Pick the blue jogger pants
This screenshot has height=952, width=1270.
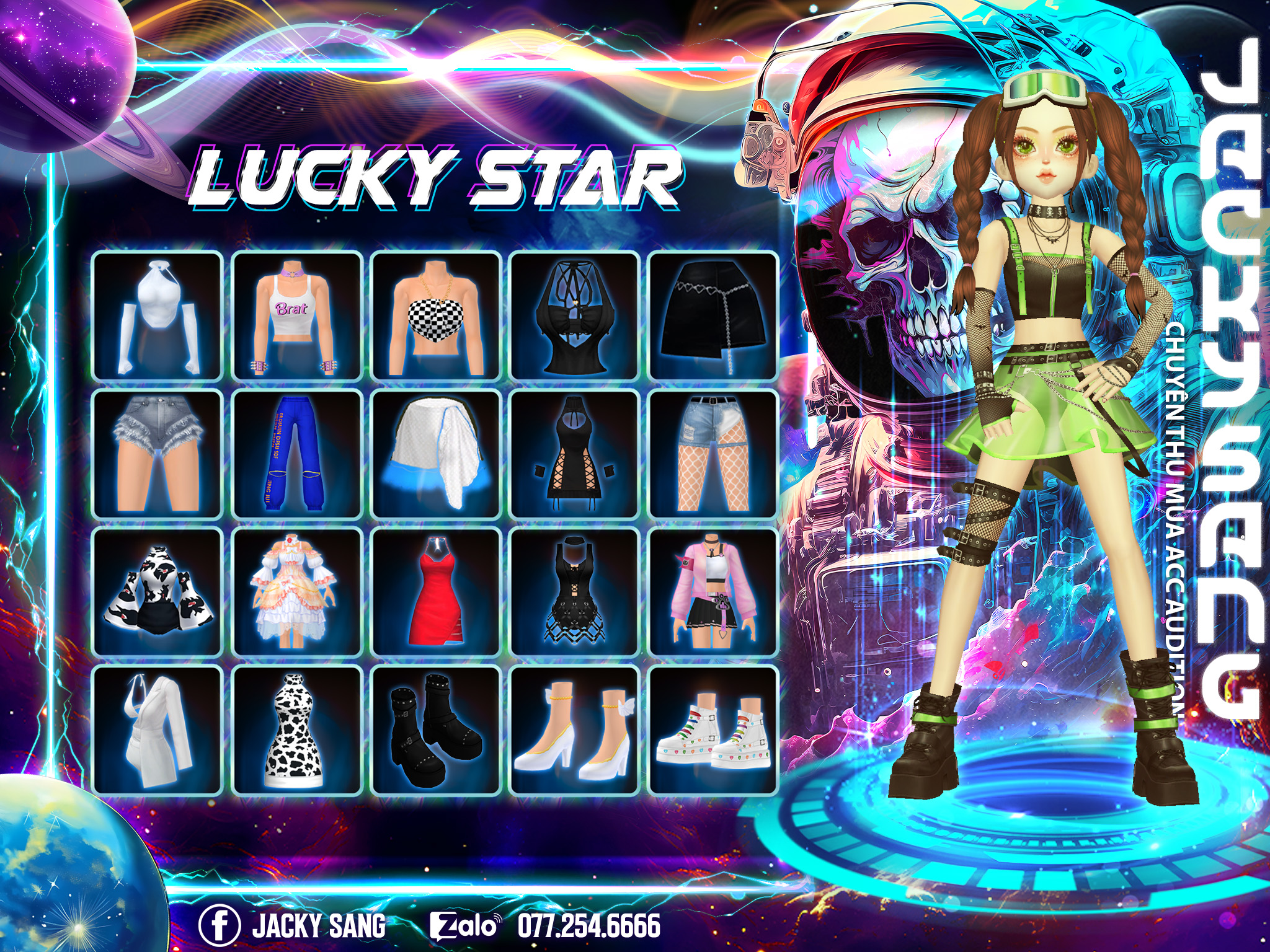pyautogui.click(x=296, y=454)
